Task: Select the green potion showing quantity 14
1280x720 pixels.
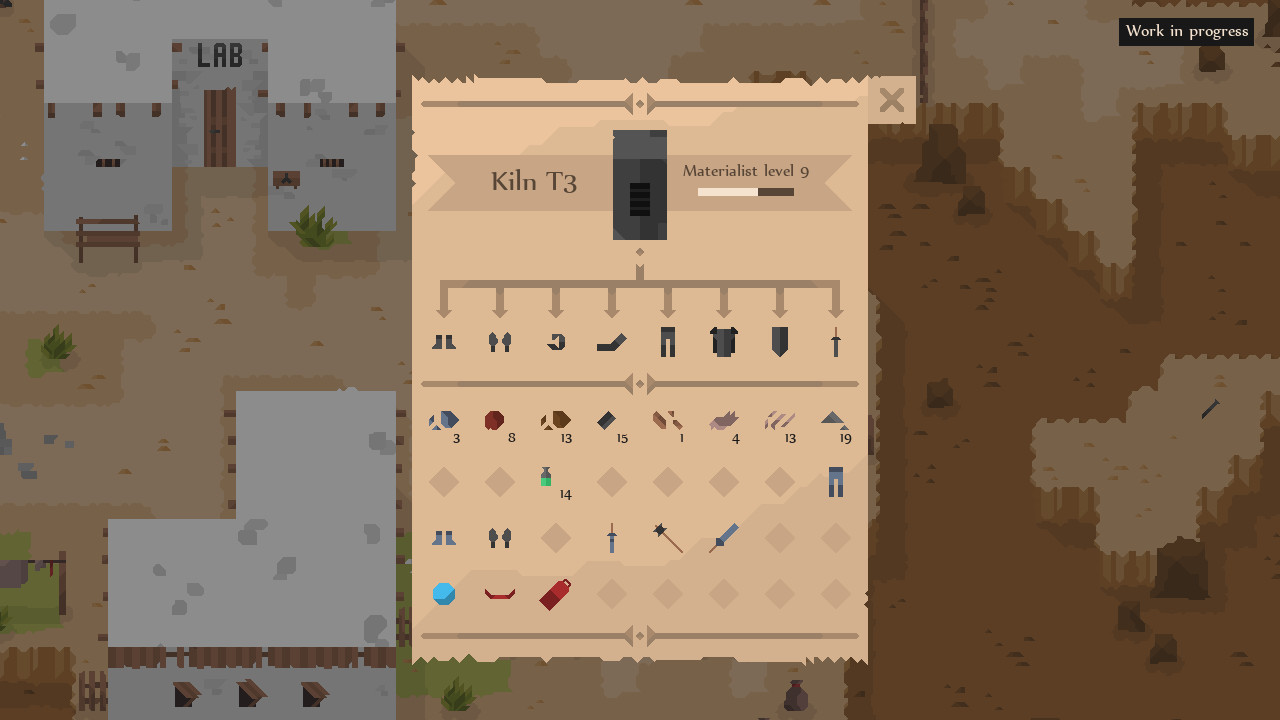Action: (x=547, y=478)
